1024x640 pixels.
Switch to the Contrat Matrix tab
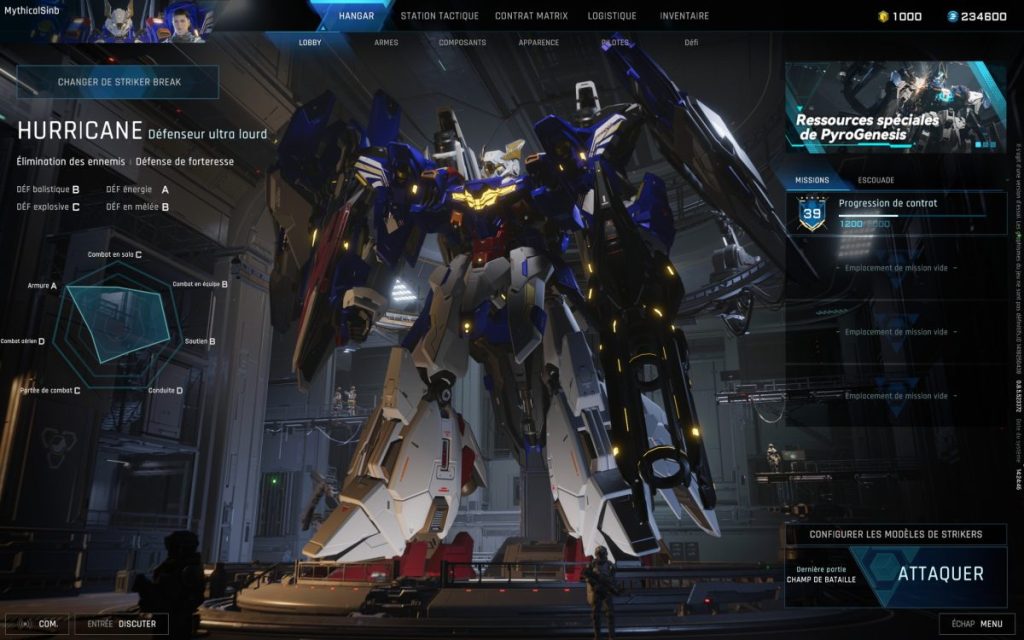531,16
